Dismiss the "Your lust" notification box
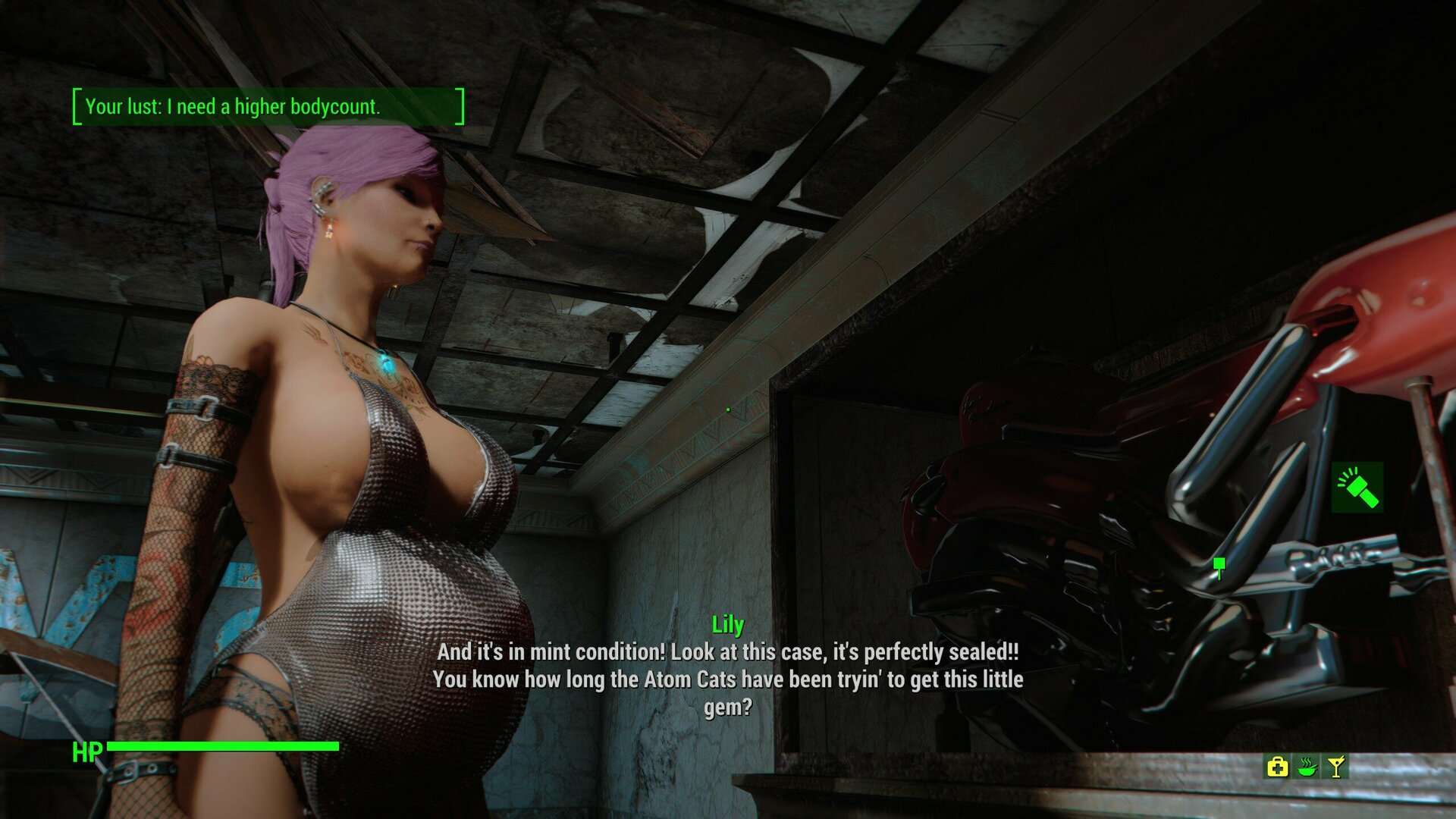Image resolution: width=1456 pixels, height=819 pixels. 268,106
